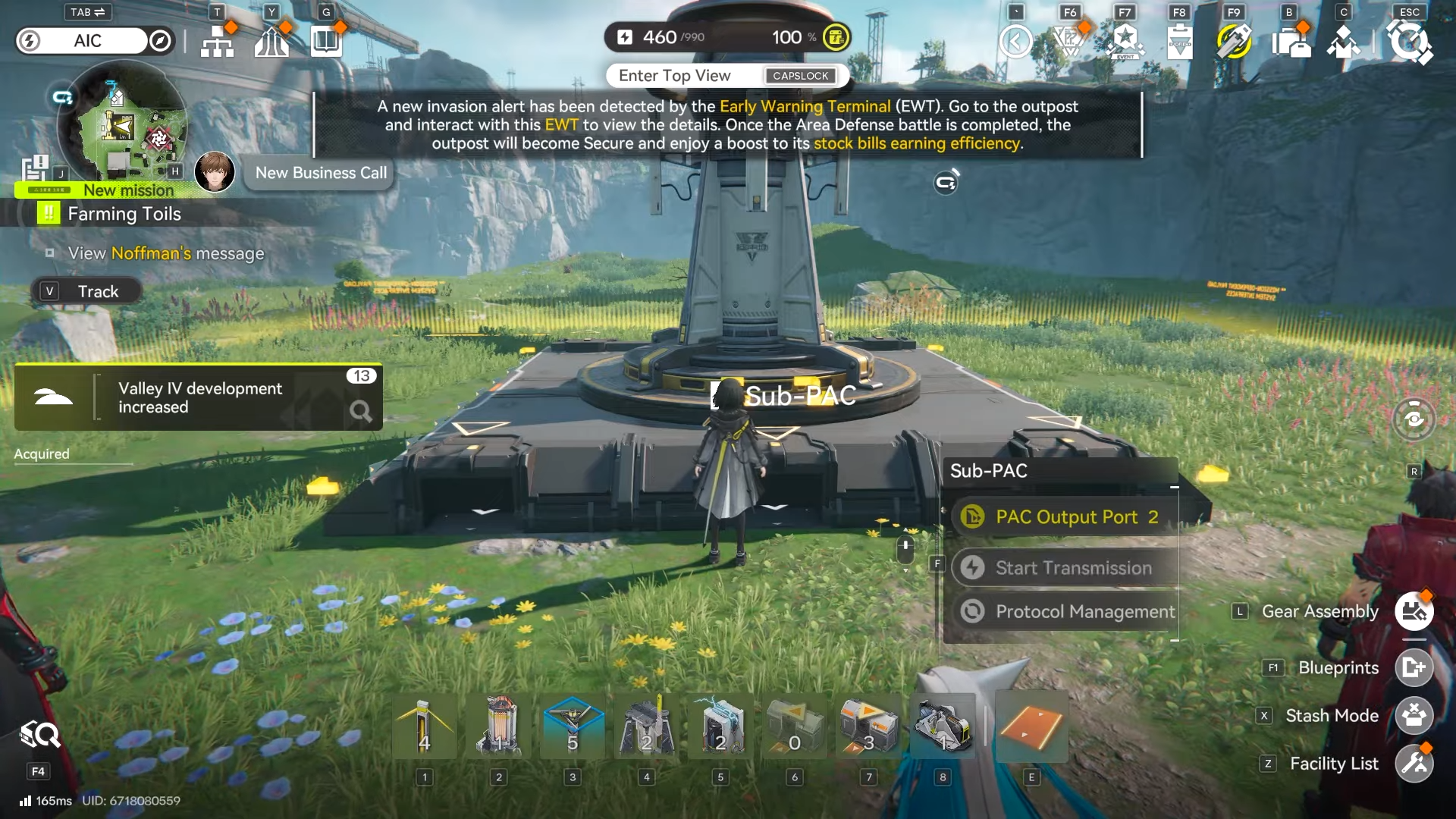
Task: Select the orange tile in build bar
Action: tap(1031, 726)
